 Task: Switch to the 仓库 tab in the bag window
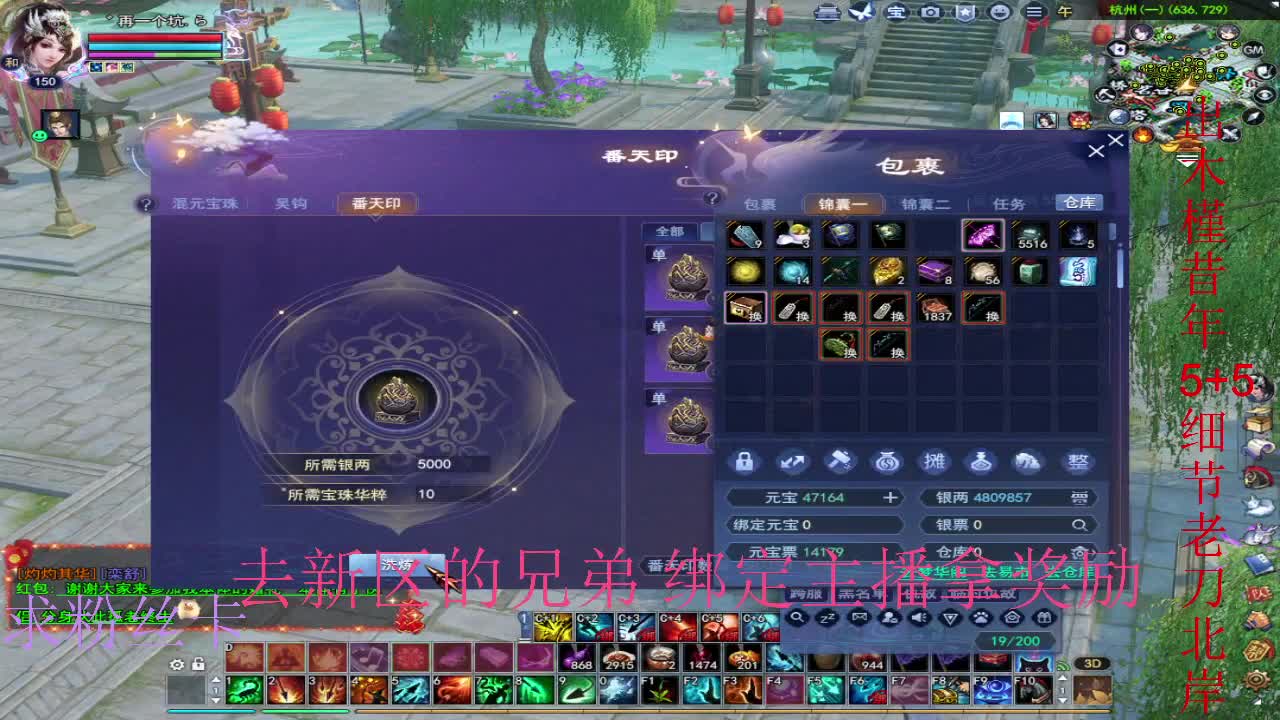pos(1079,202)
